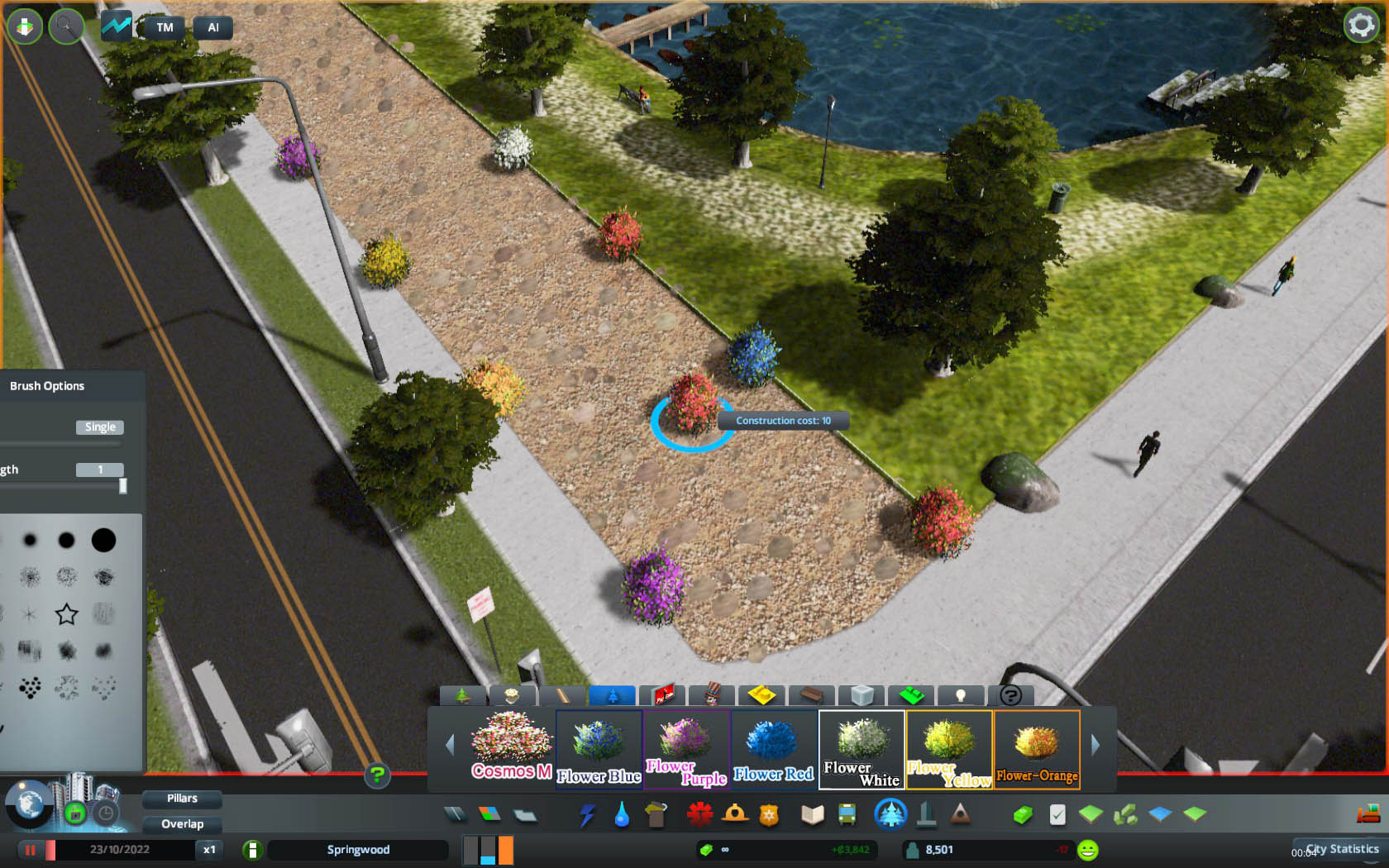Image resolution: width=1389 pixels, height=868 pixels.
Task: Toggle the Pillars option
Action: (182, 799)
